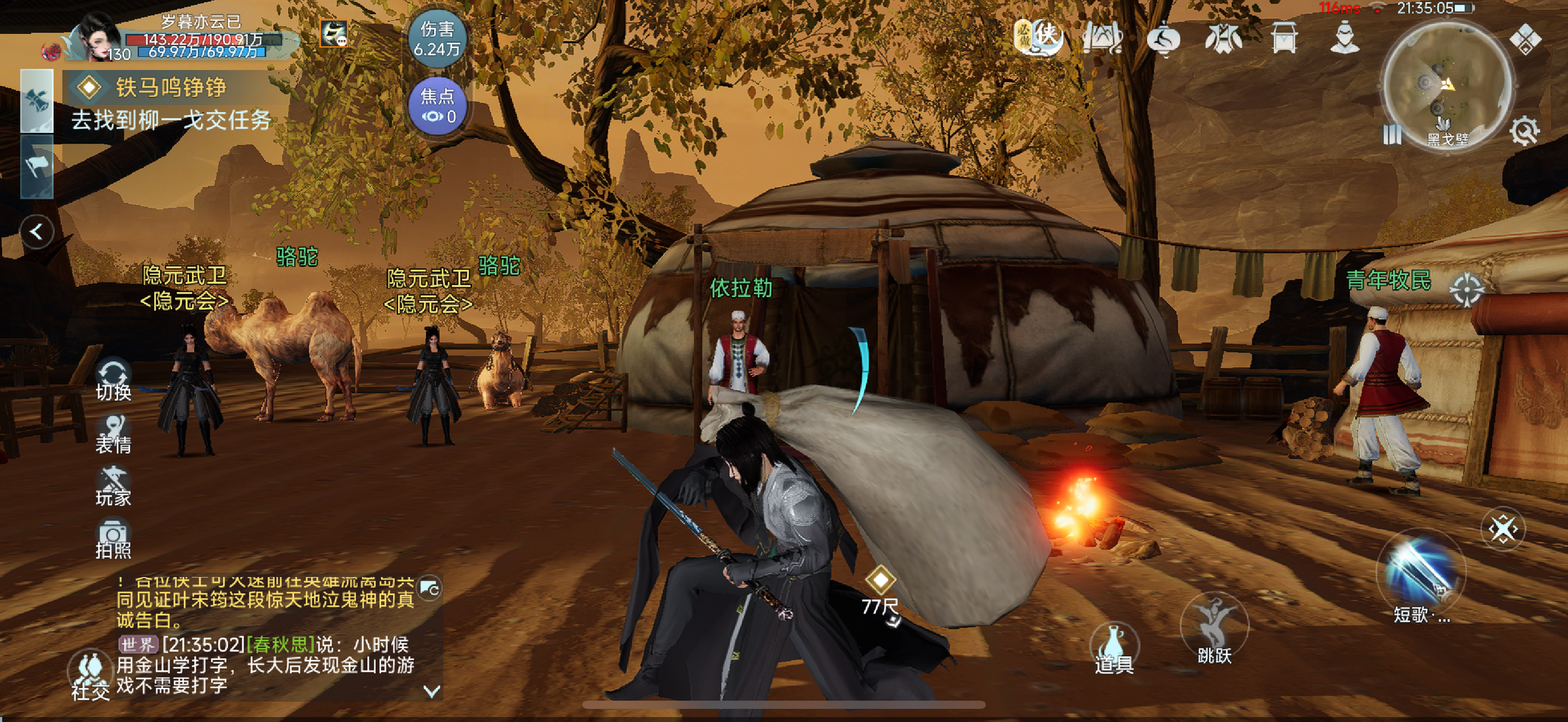
Task: Open the 社交 social menu
Action: [90, 675]
